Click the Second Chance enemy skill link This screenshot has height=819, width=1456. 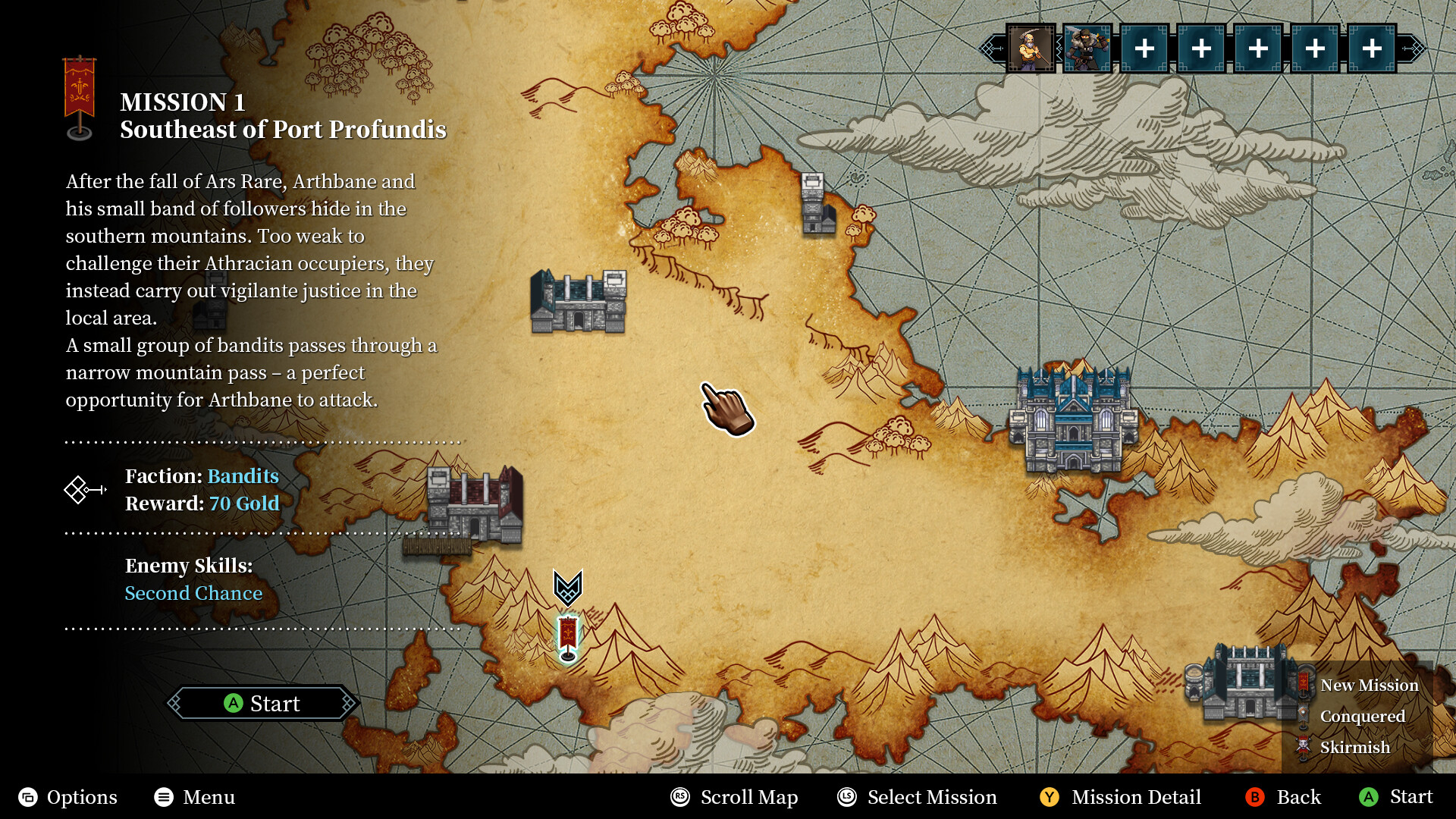click(193, 593)
